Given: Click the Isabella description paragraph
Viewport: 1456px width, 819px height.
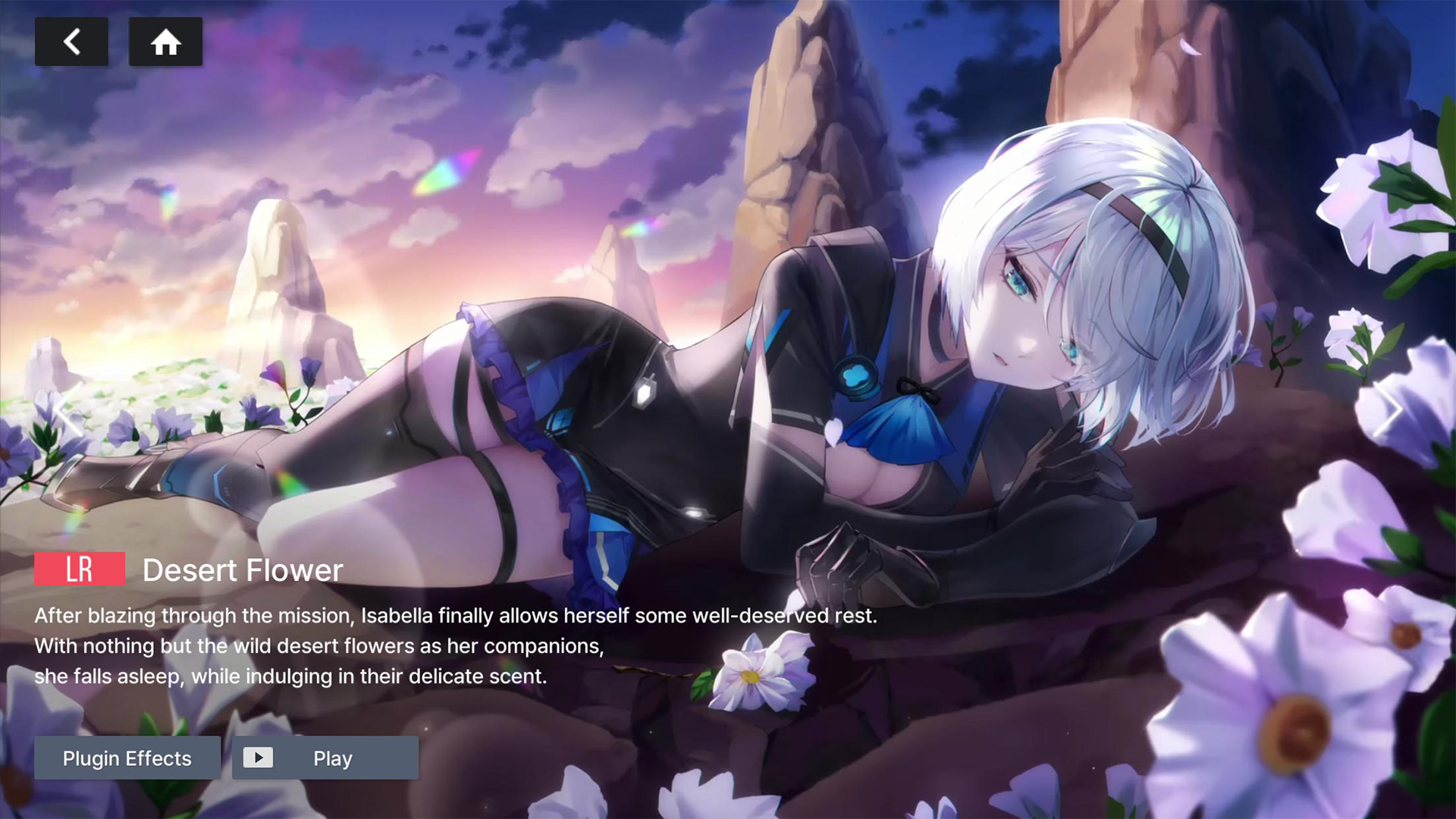Looking at the screenshot, I should pyautogui.click(x=455, y=646).
